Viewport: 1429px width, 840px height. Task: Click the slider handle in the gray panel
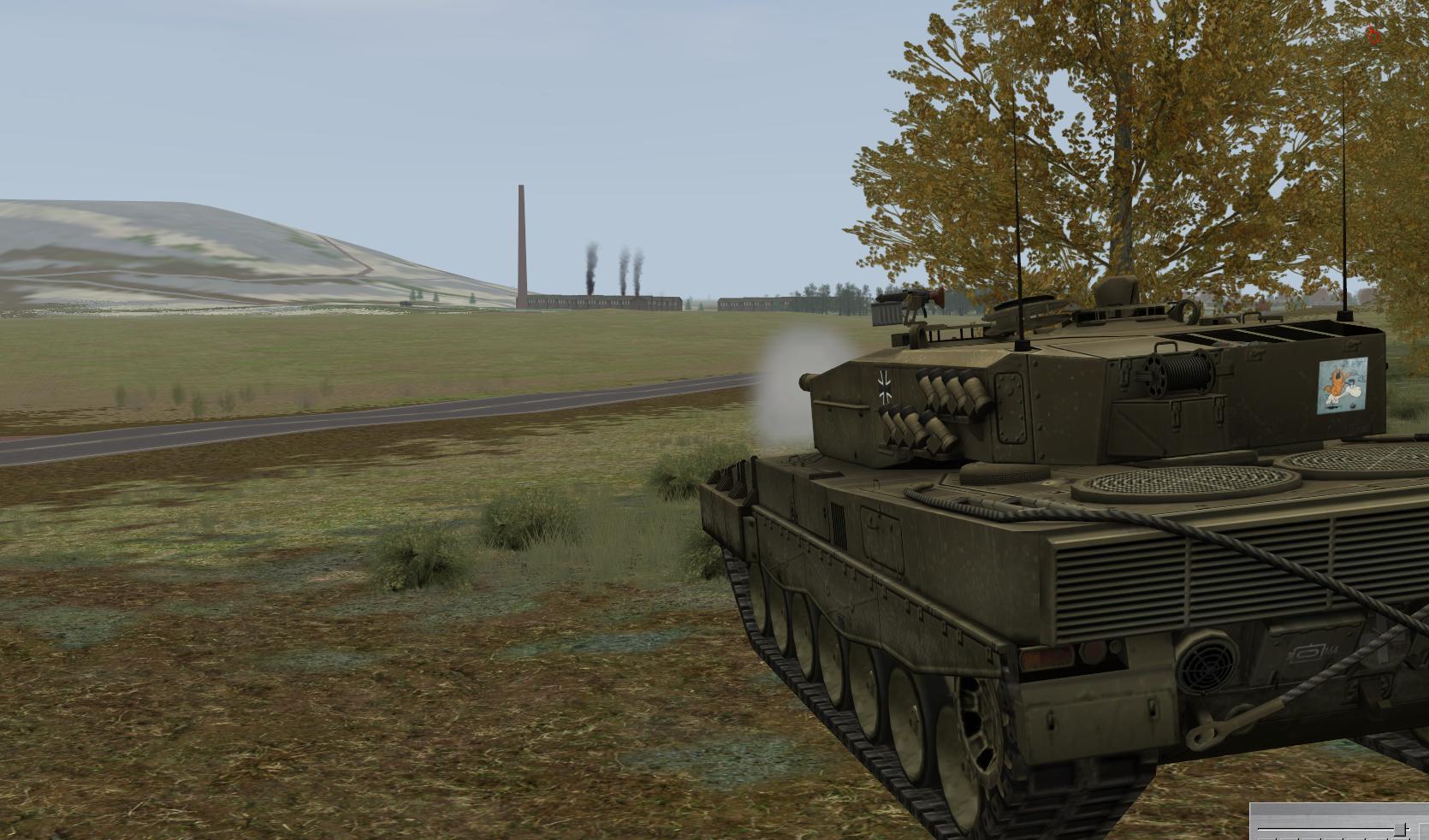coord(1400,829)
